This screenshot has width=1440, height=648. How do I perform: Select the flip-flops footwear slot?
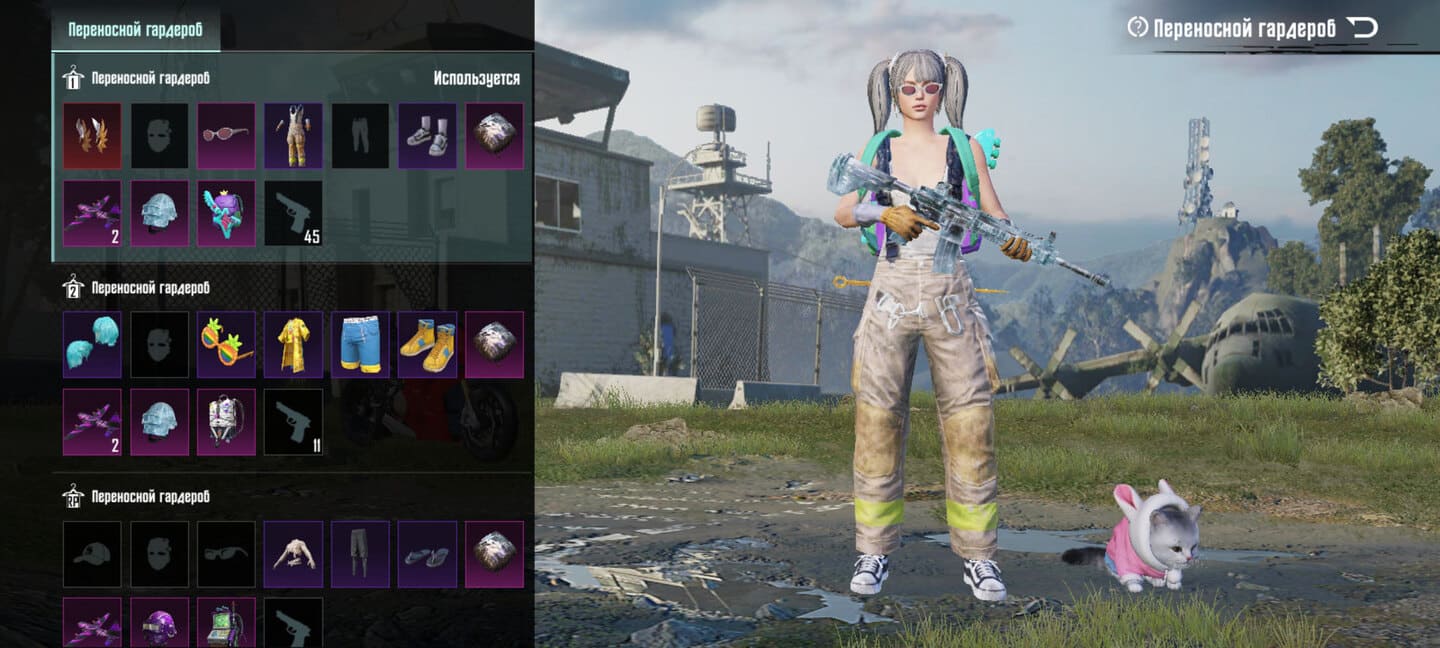pos(427,554)
